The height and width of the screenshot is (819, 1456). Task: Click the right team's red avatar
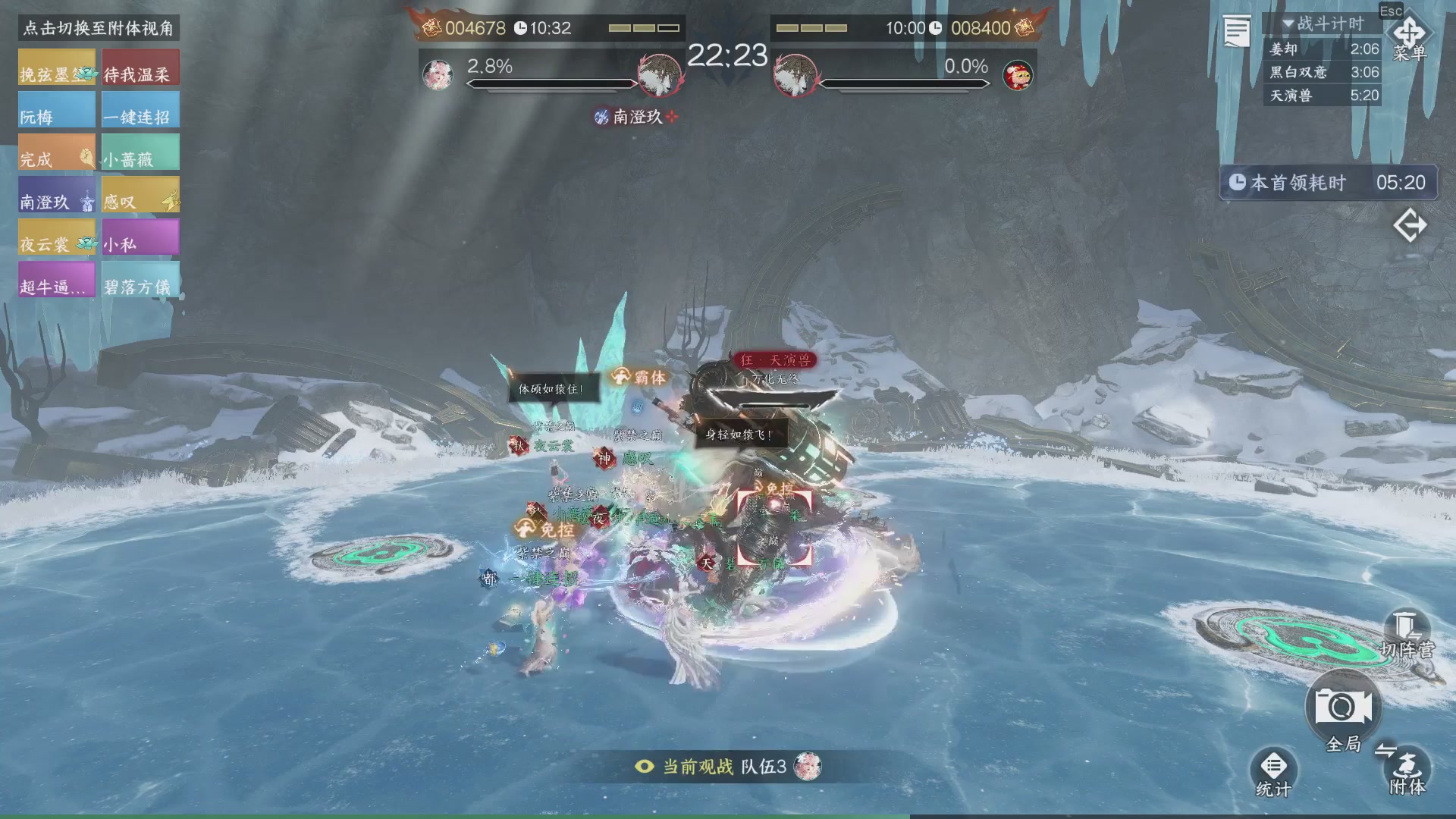pos(1018,75)
